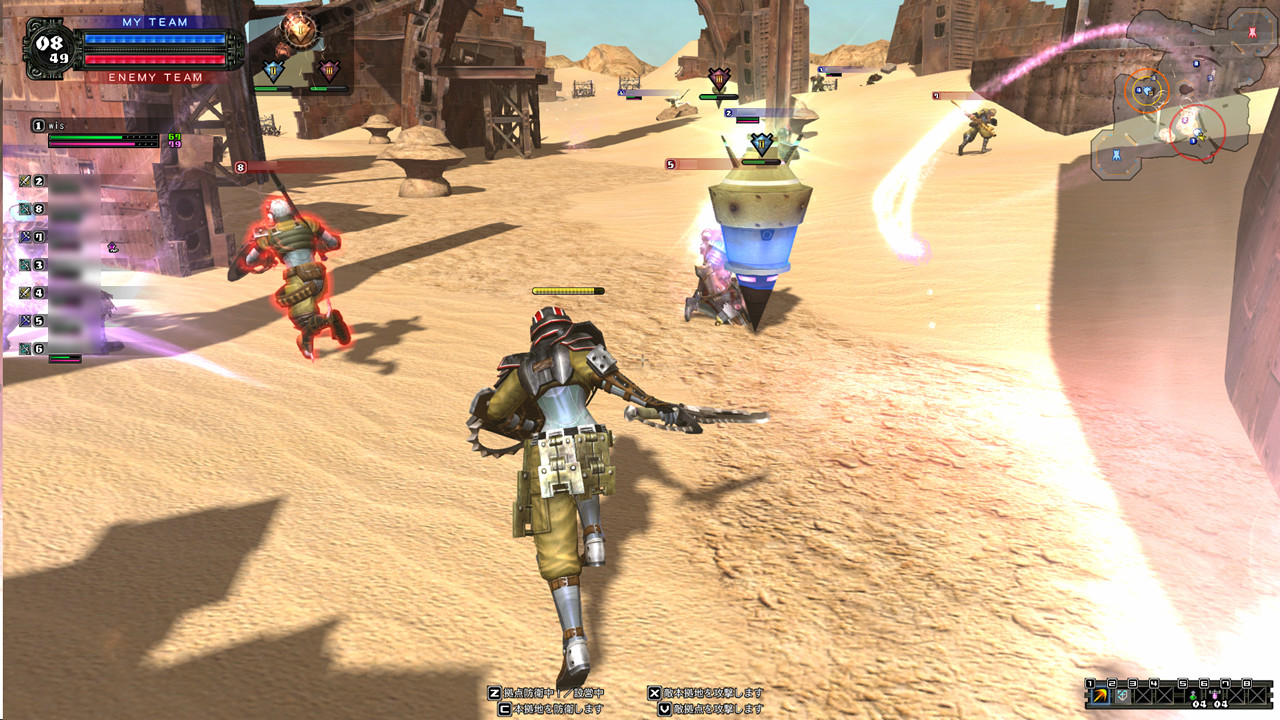The width and height of the screenshot is (1280, 720).
Task: Activate the shield skill in slot 2
Action: 1122,696
